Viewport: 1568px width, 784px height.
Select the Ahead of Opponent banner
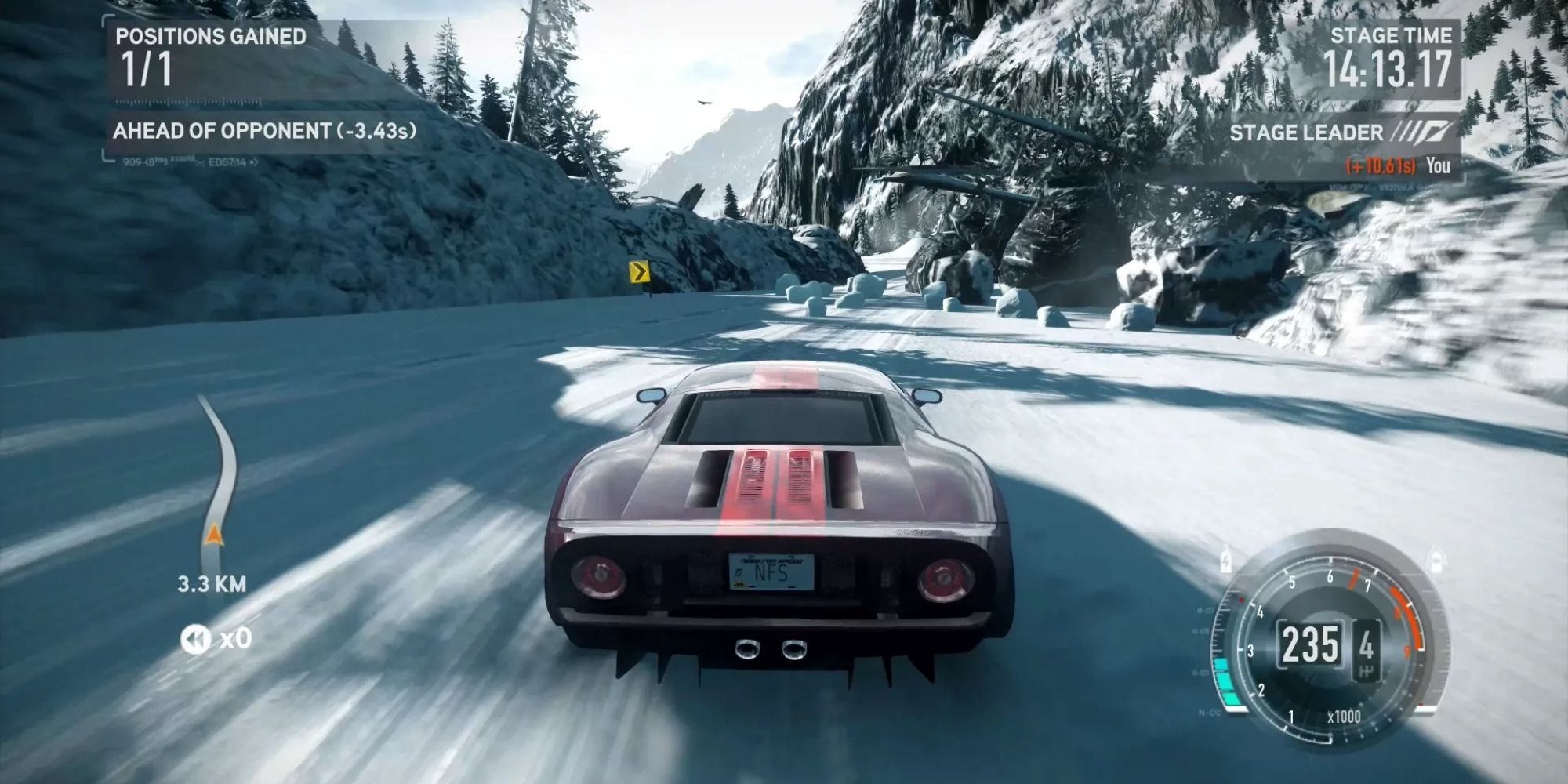click(x=267, y=130)
